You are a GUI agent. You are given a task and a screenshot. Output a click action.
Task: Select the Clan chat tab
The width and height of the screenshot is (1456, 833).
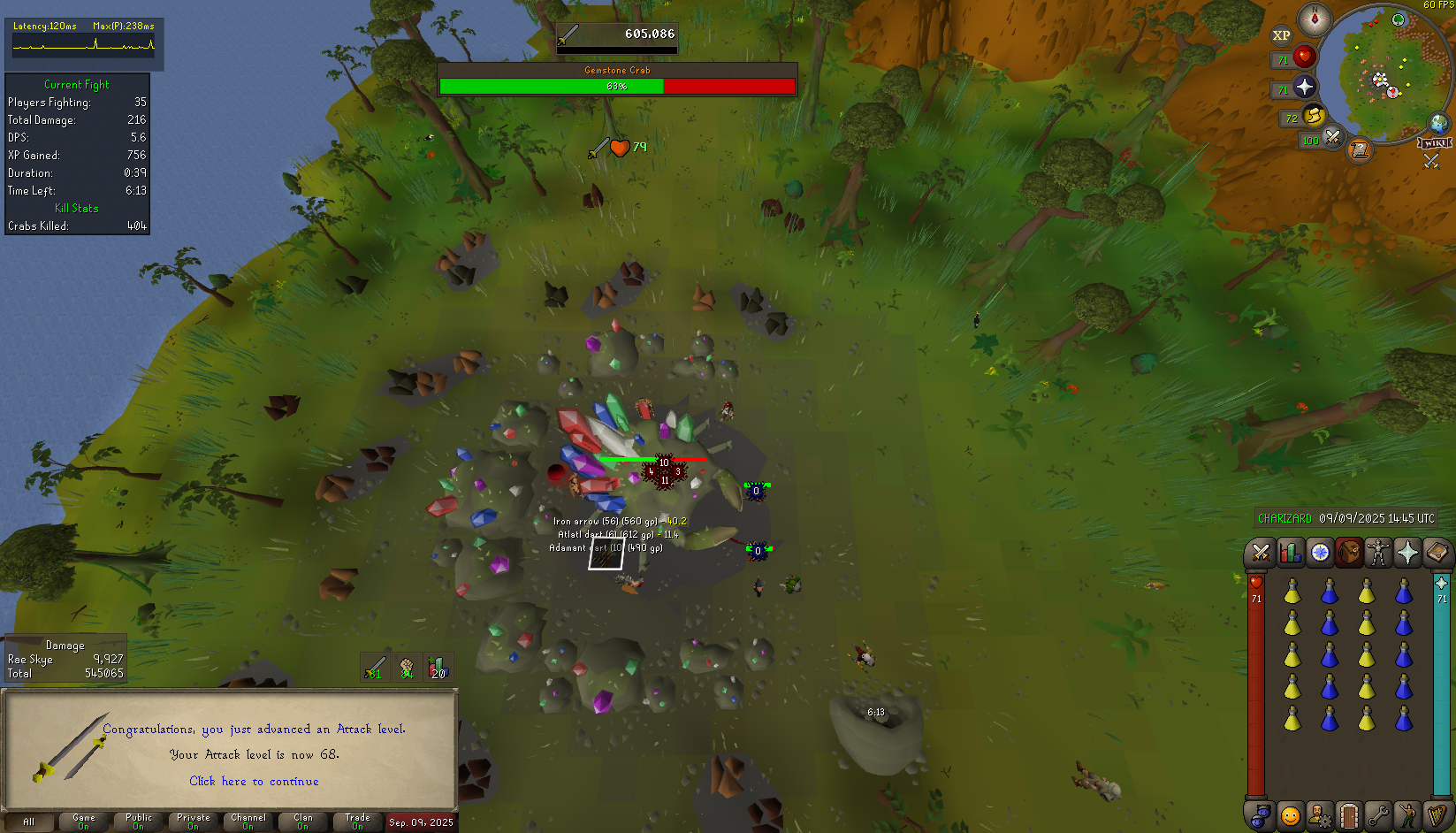click(x=303, y=822)
